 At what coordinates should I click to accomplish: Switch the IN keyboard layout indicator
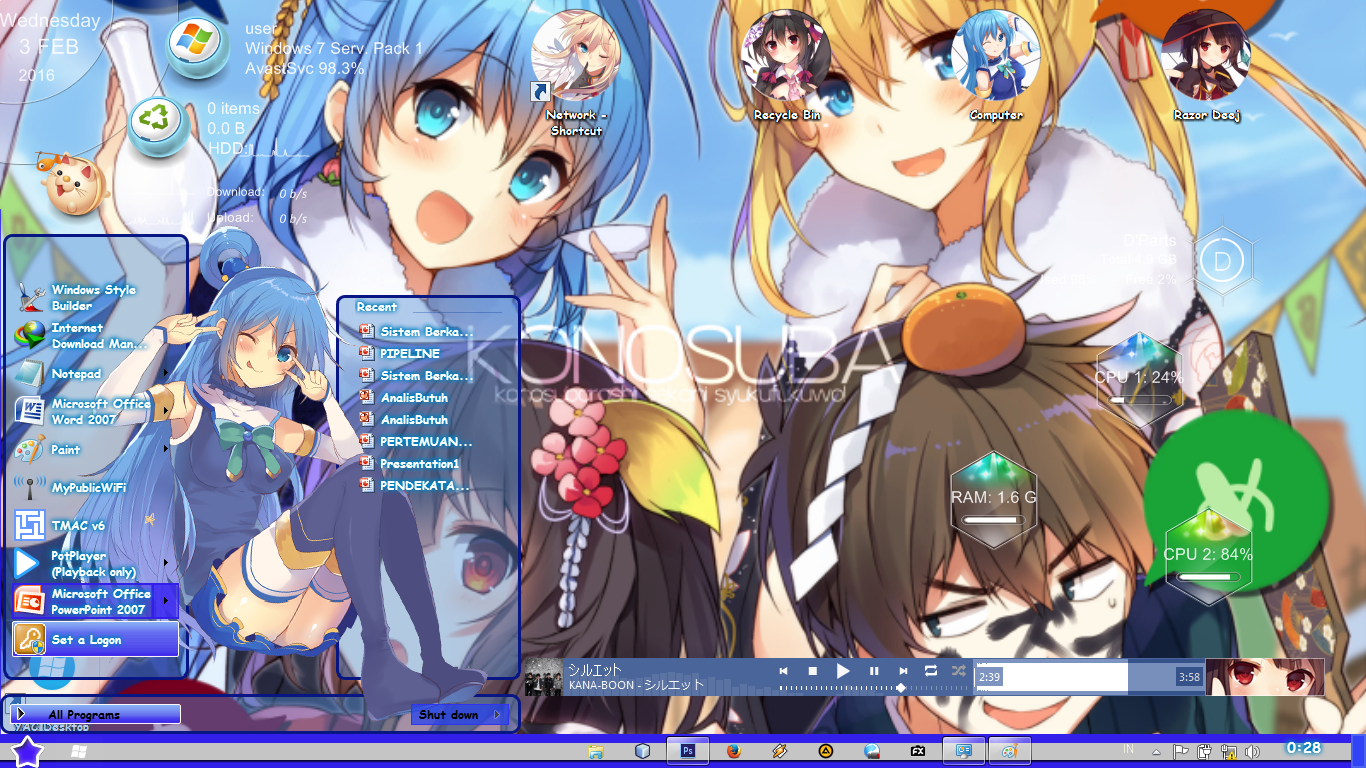(x=1128, y=749)
